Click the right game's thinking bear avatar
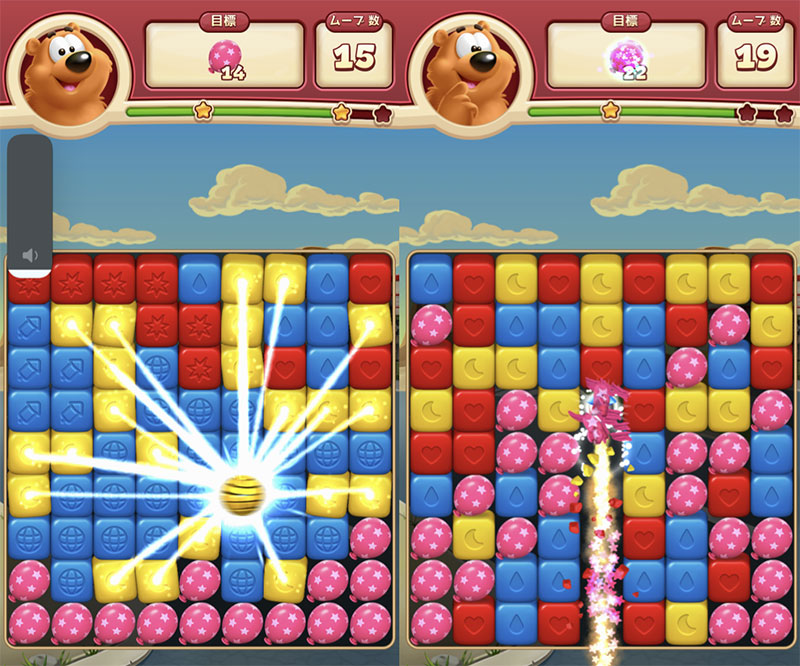 point(466,68)
